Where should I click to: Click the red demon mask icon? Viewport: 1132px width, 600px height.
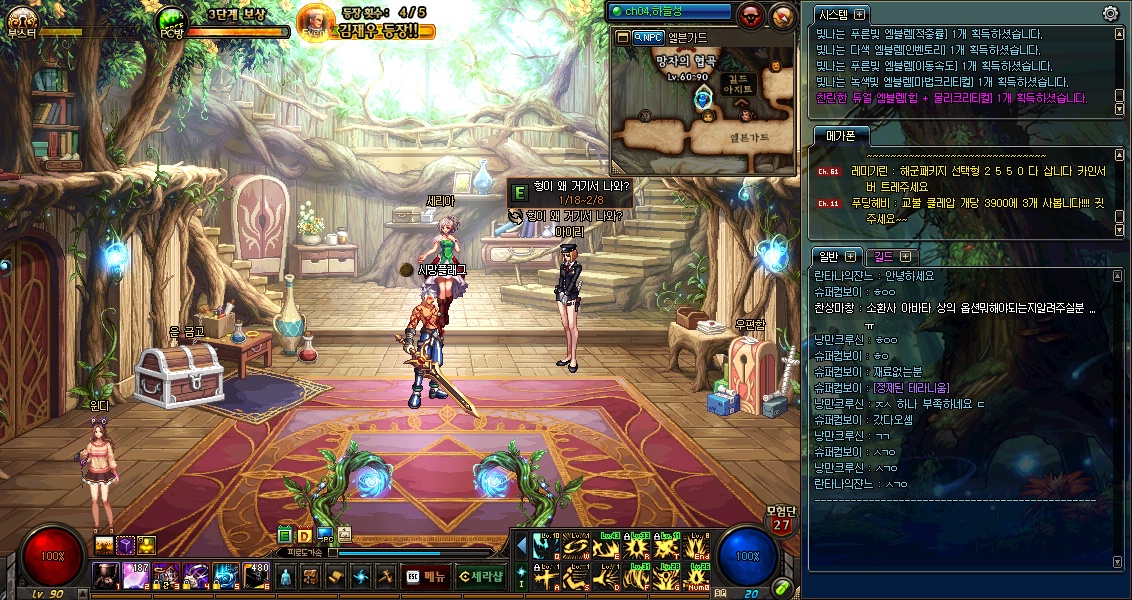751,14
